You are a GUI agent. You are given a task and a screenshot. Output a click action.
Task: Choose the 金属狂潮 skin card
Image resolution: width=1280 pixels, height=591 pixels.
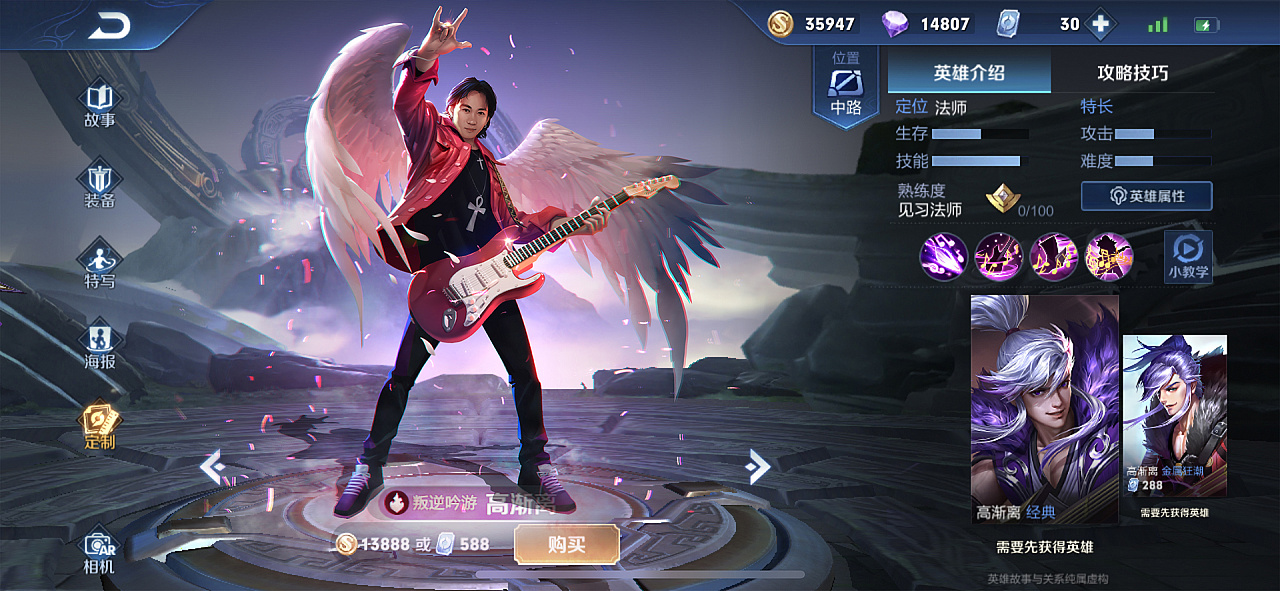coord(1174,415)
